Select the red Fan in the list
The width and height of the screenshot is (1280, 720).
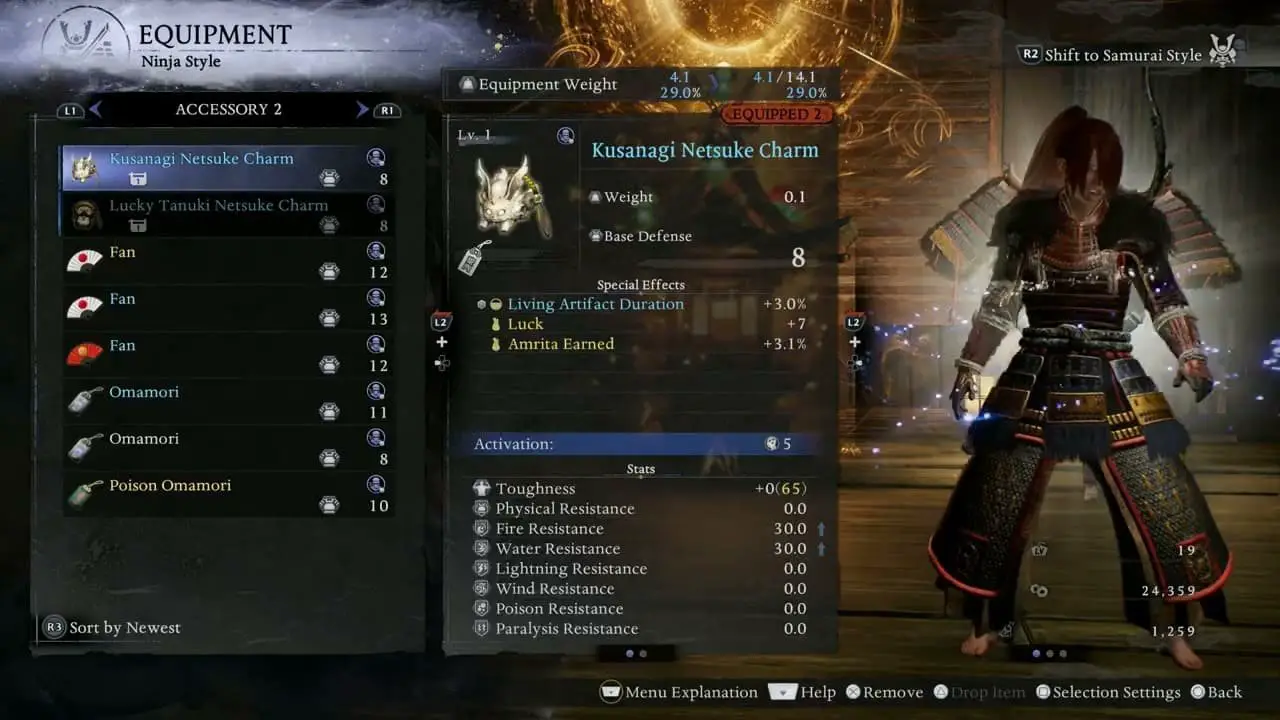(x=226, y=355)
